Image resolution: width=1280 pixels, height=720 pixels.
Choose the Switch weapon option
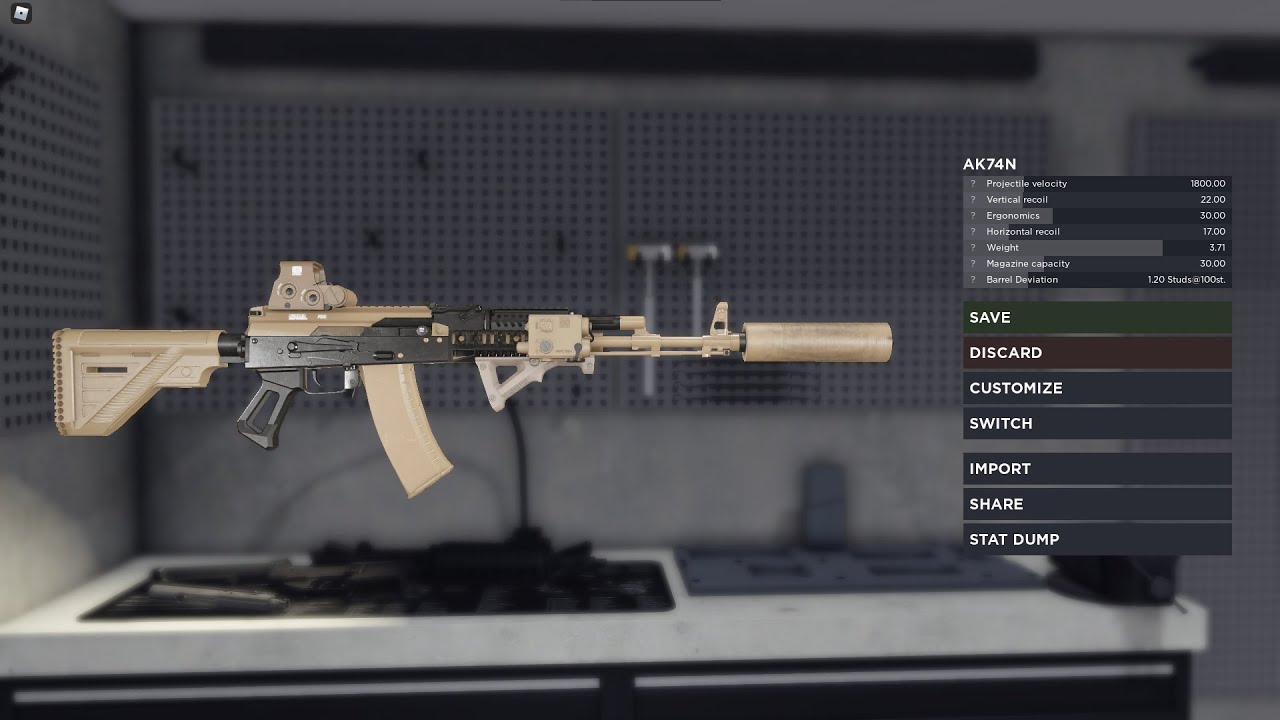coord(1097,424)
